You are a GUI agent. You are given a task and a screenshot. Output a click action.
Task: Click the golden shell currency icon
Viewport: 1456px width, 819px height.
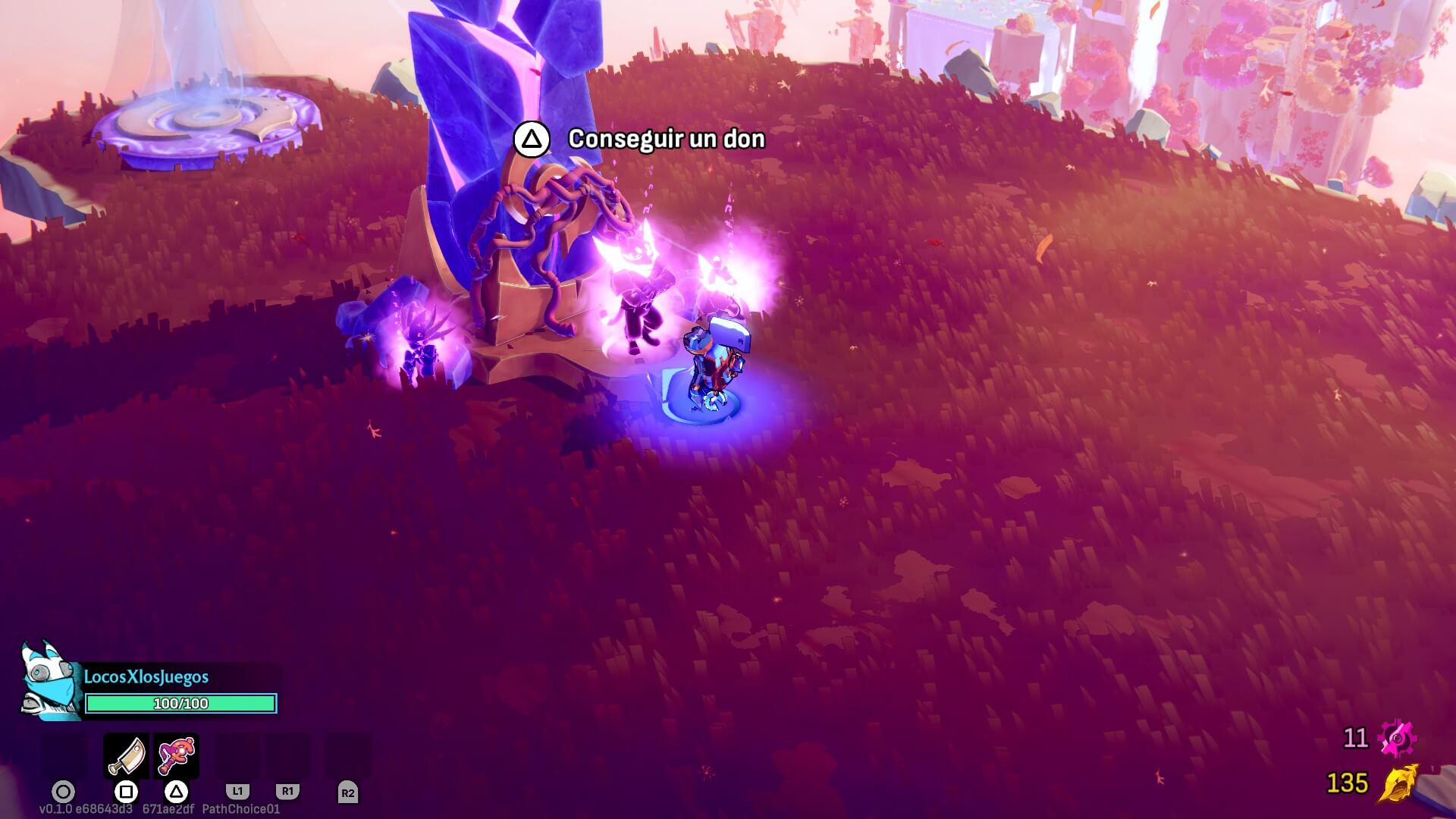point(1398,783)
